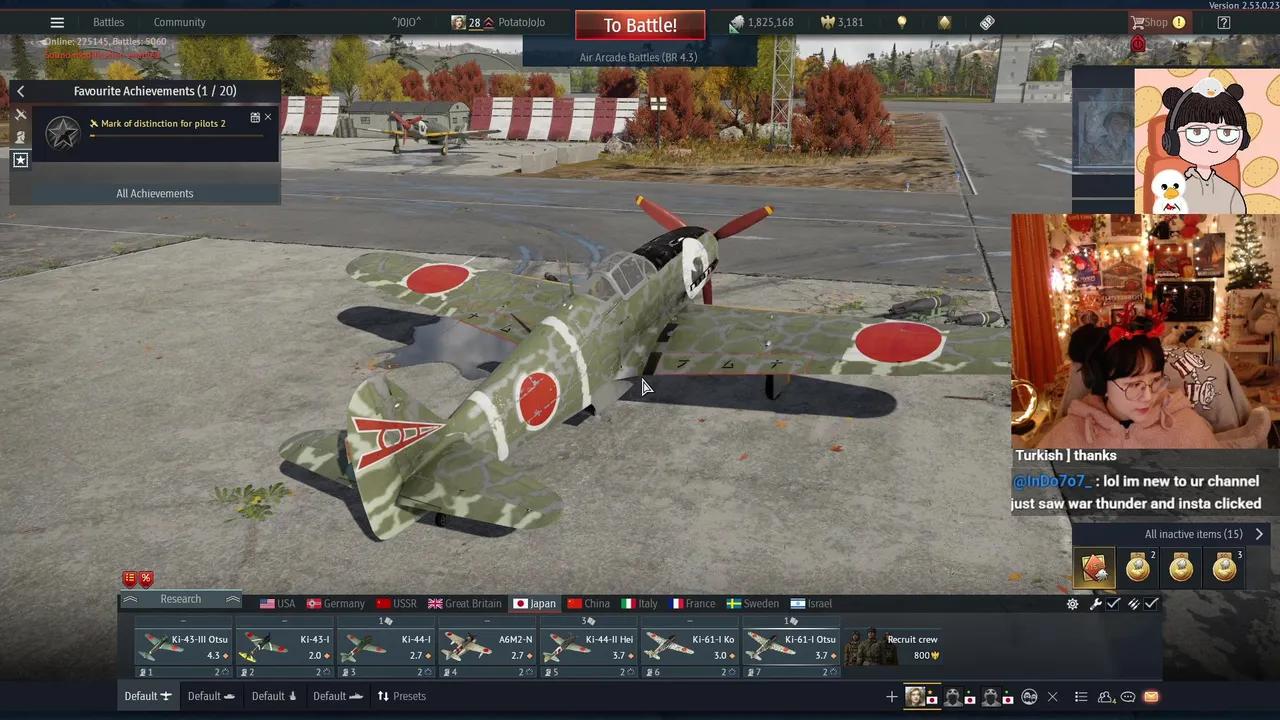Open the help question mark button
The image size is (1280, 720).
pos(1223,22)
